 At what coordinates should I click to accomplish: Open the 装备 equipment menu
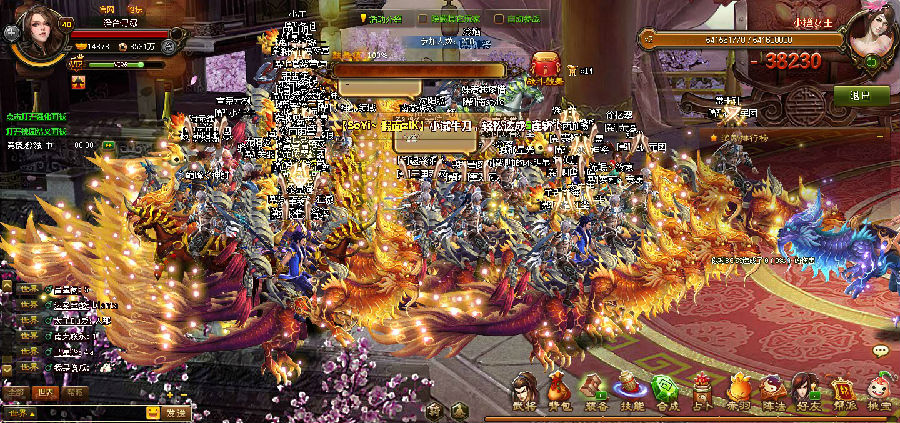tap(594, 390)
